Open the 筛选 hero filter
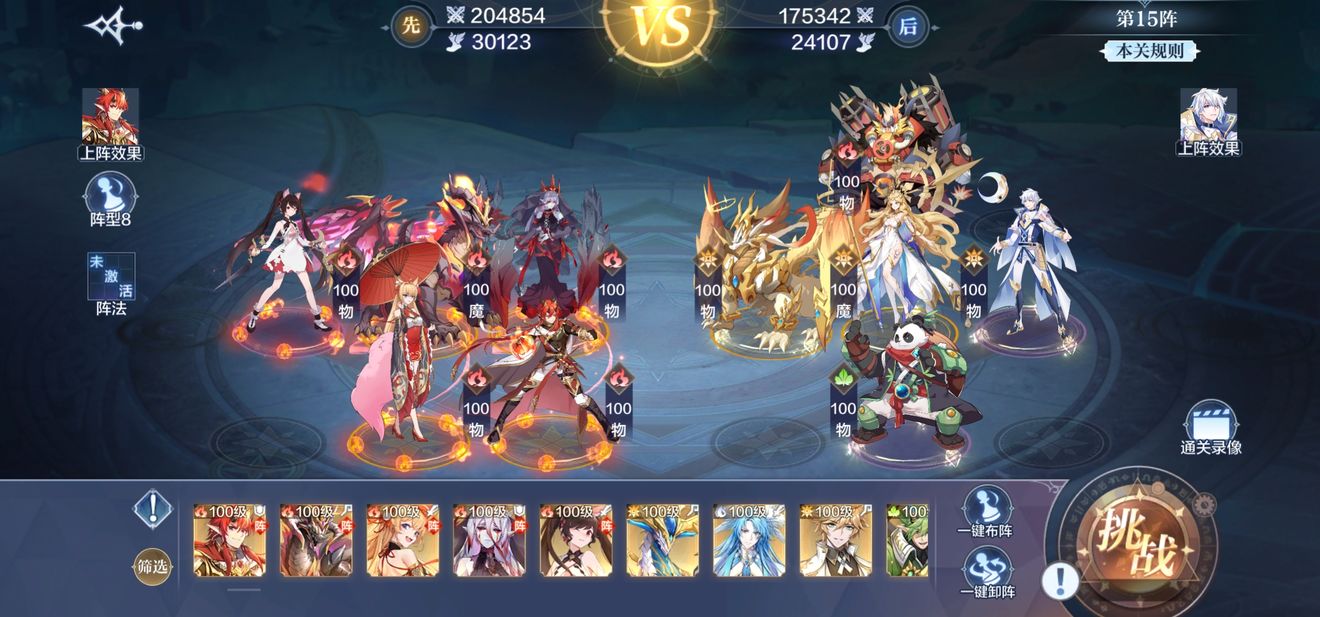Viewport: 1320px width, 617px height. point(152,567)
